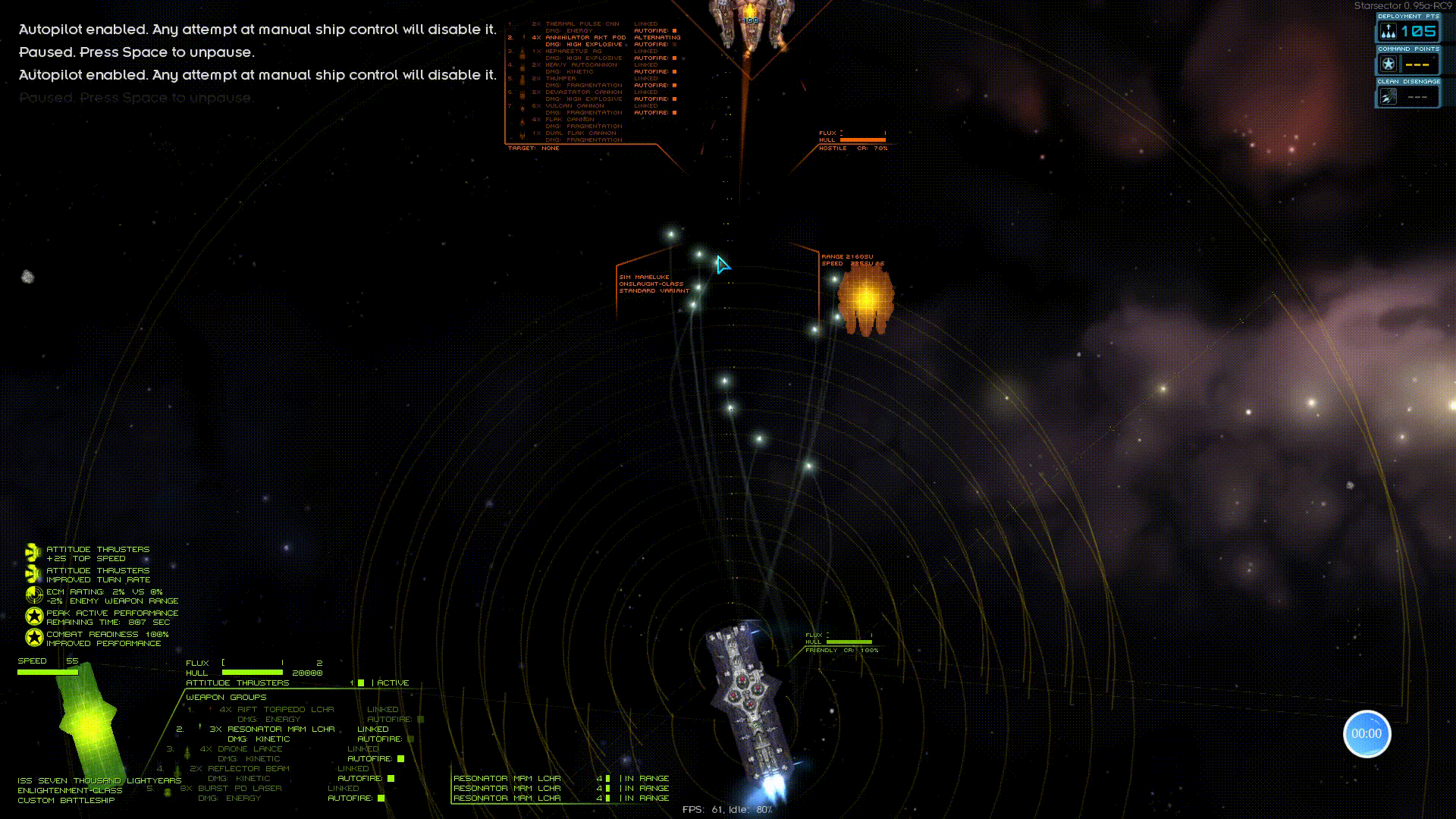Disable autofire on the Burst PD Laser
The image size is (1456, 819).
pos(381,798)
